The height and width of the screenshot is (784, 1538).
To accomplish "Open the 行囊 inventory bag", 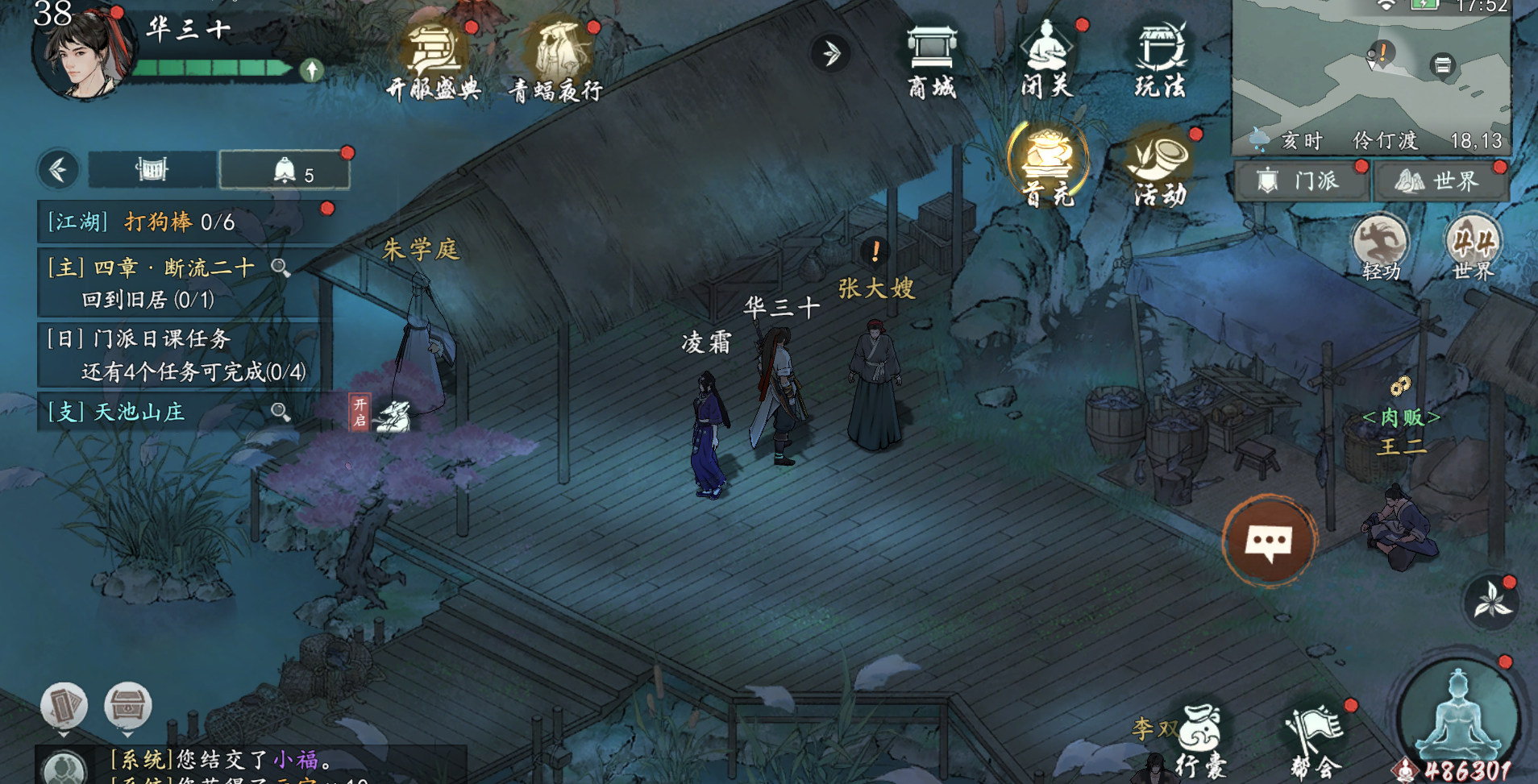I will [1201, 741].
